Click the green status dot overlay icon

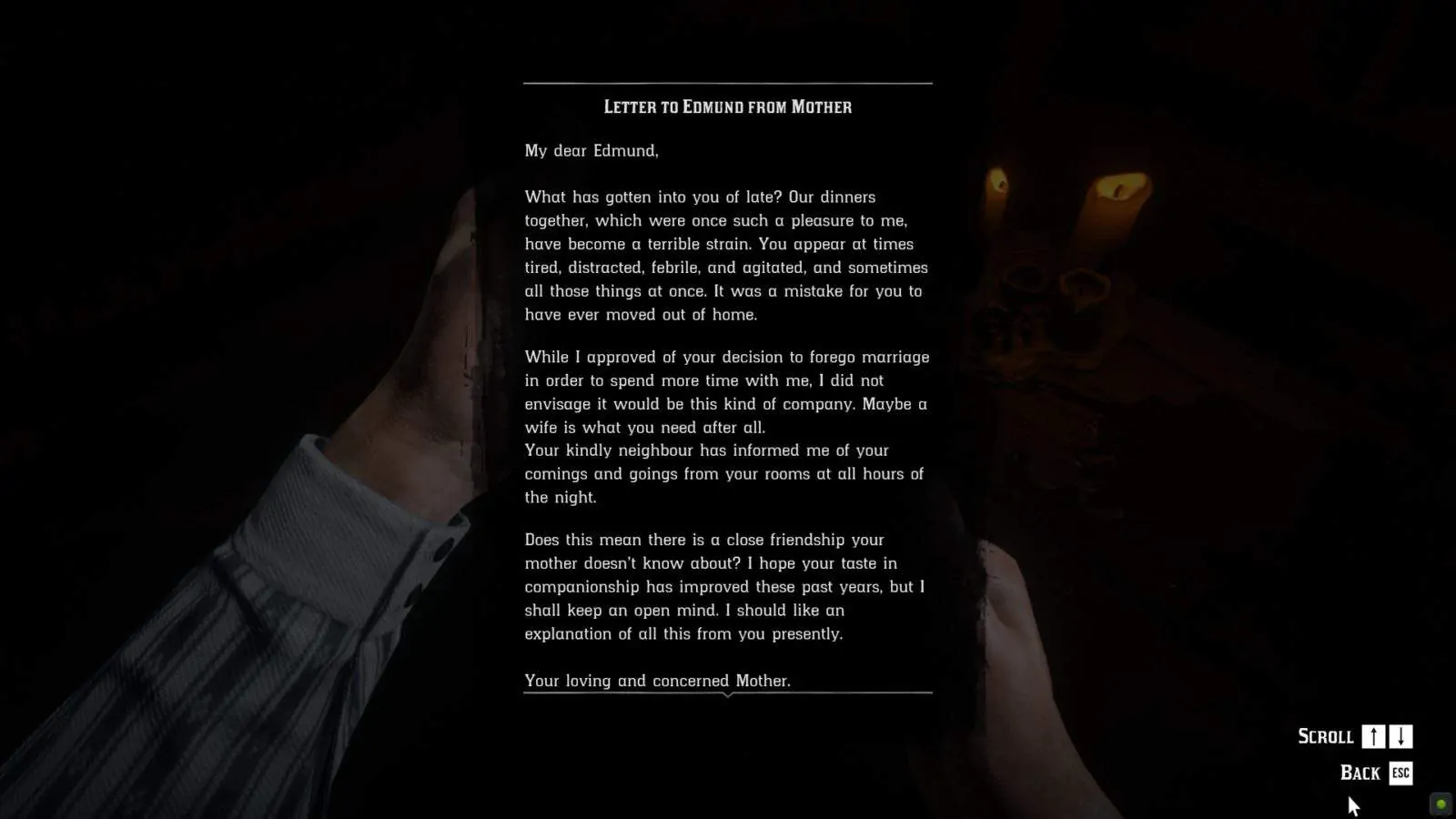coord(1443,805)
